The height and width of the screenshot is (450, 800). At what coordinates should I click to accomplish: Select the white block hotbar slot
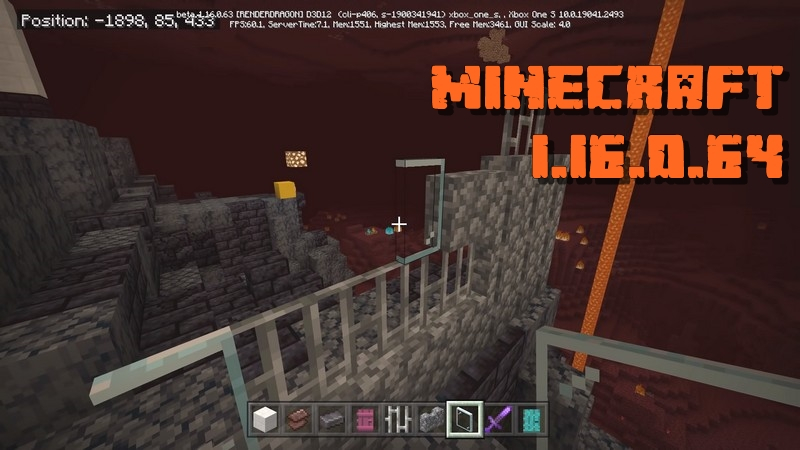point(264,418)
